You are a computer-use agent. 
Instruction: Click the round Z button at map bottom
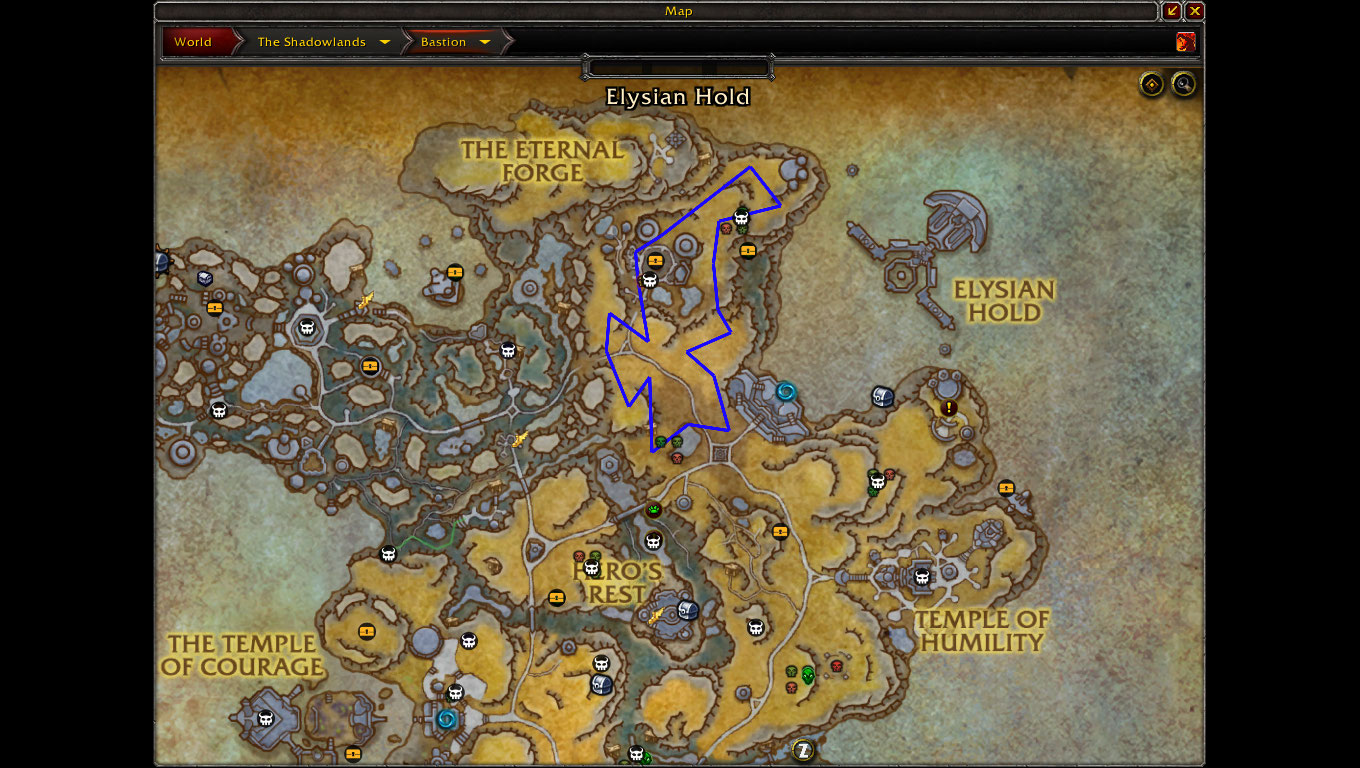[803, 749]
